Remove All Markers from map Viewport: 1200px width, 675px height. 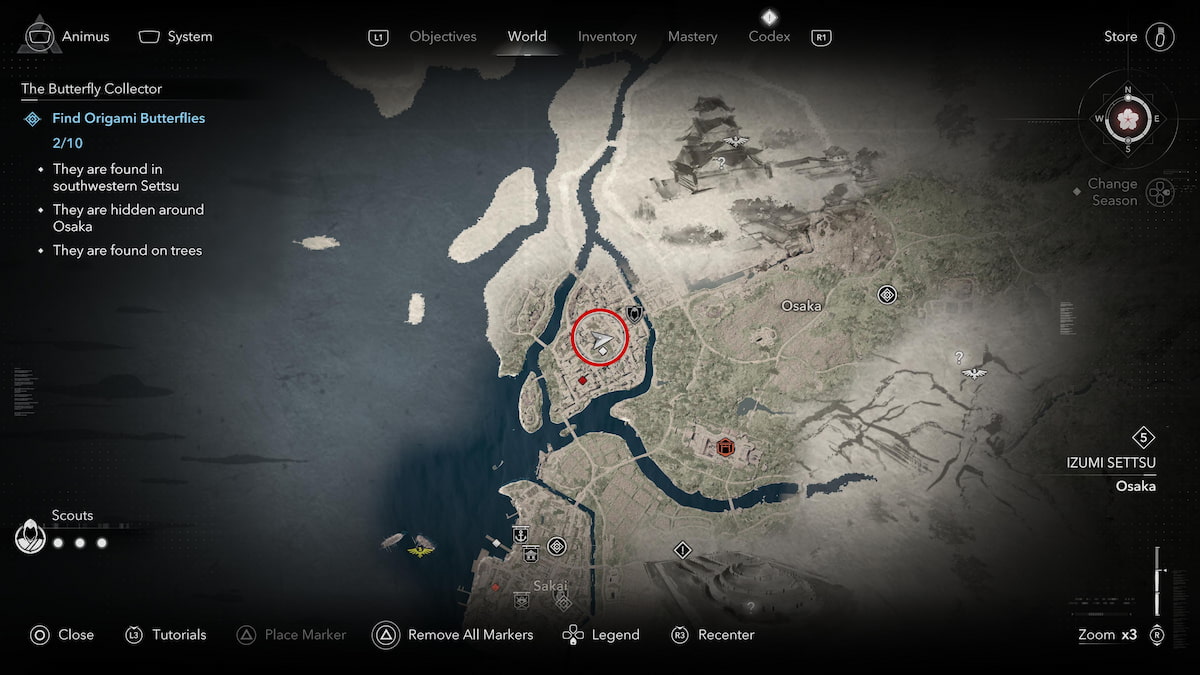(453, 635)
